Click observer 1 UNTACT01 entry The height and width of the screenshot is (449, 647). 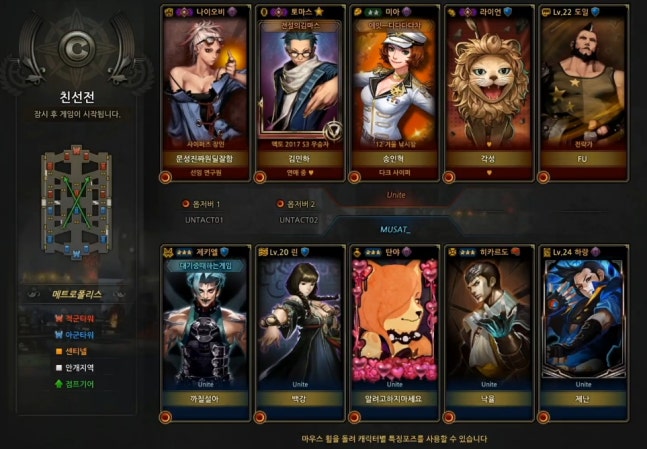tap(204, 211)
